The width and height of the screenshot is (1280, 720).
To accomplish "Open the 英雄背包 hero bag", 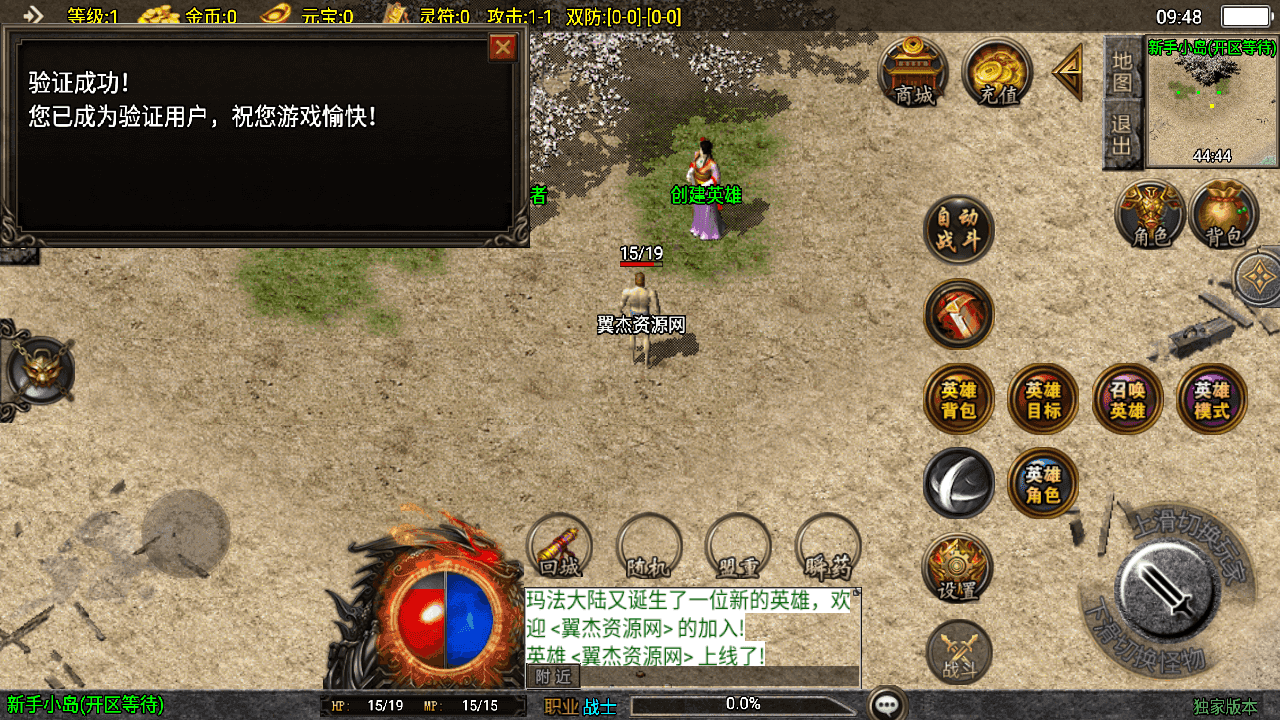I will point(958,399).
